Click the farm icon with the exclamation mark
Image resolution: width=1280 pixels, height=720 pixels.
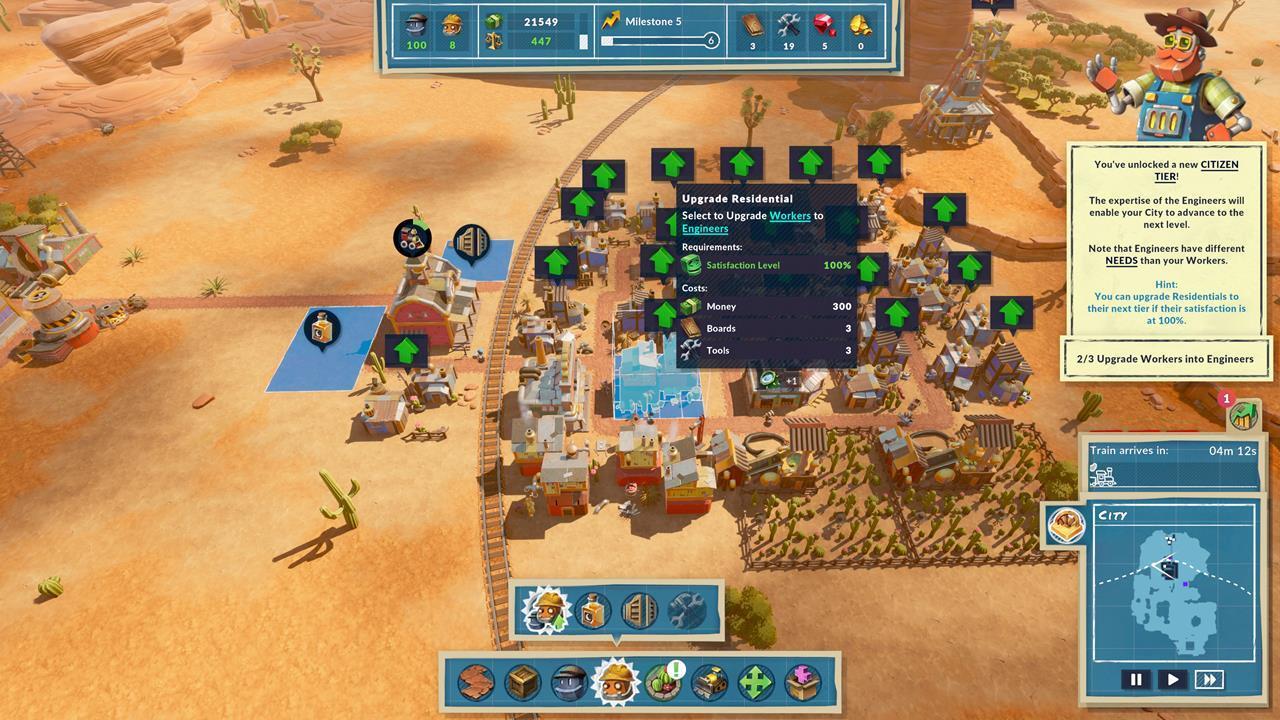pos(664,683)
